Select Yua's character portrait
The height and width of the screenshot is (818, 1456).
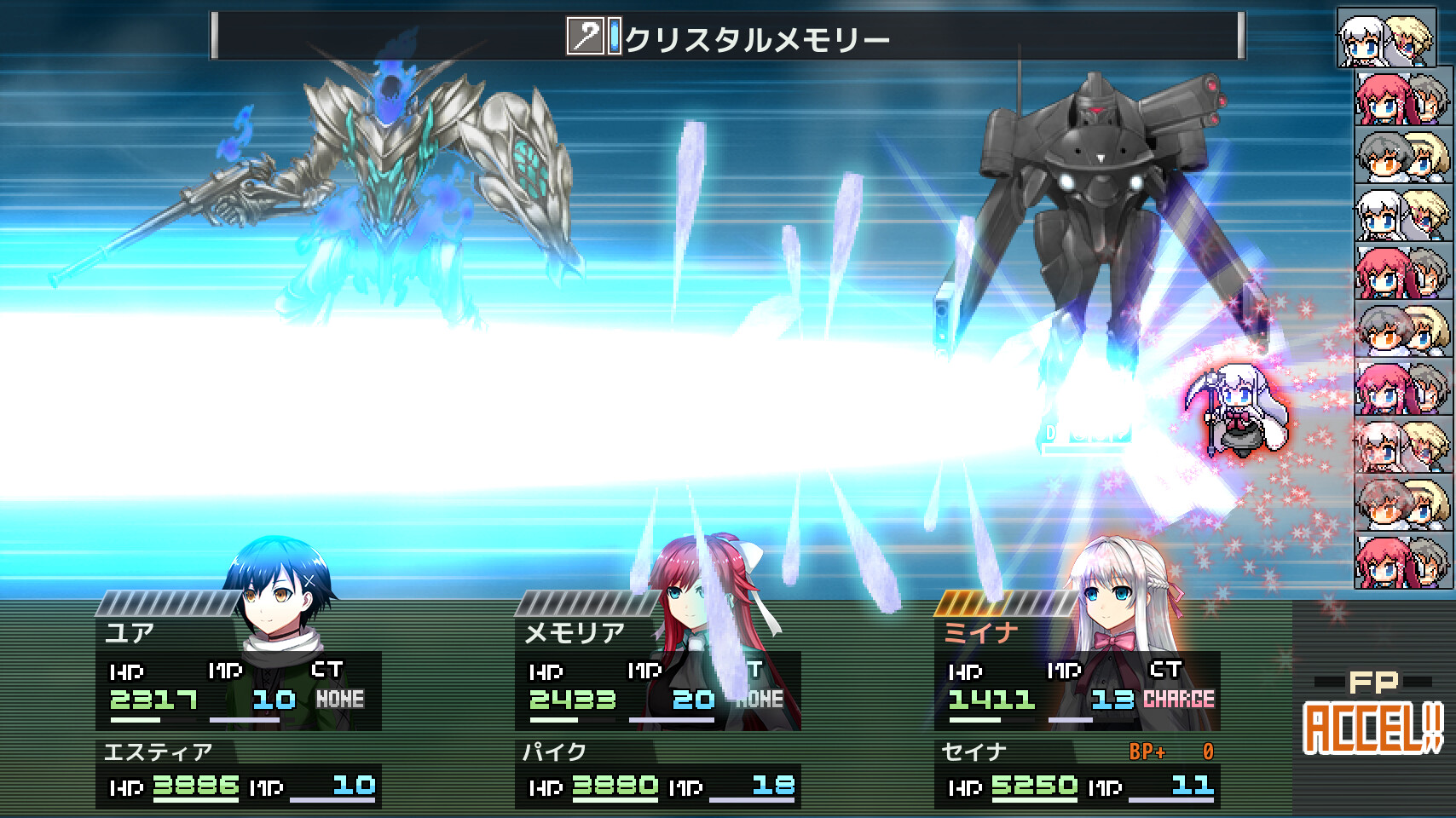(x=273, y=596)
